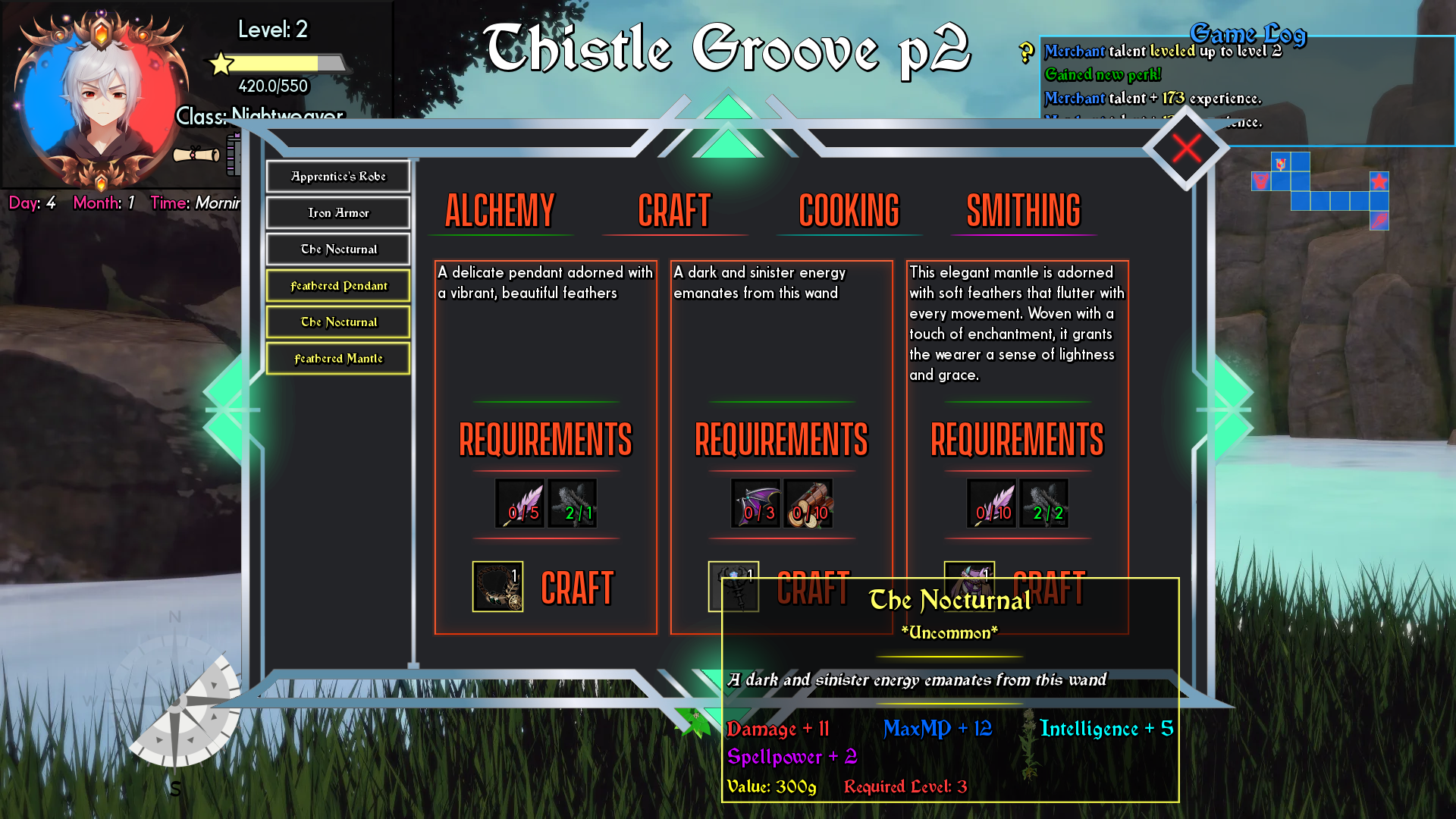Click the wood logs icon showing 0/10
This screenshot has height=819, width=1456.
tap(808, 503)
